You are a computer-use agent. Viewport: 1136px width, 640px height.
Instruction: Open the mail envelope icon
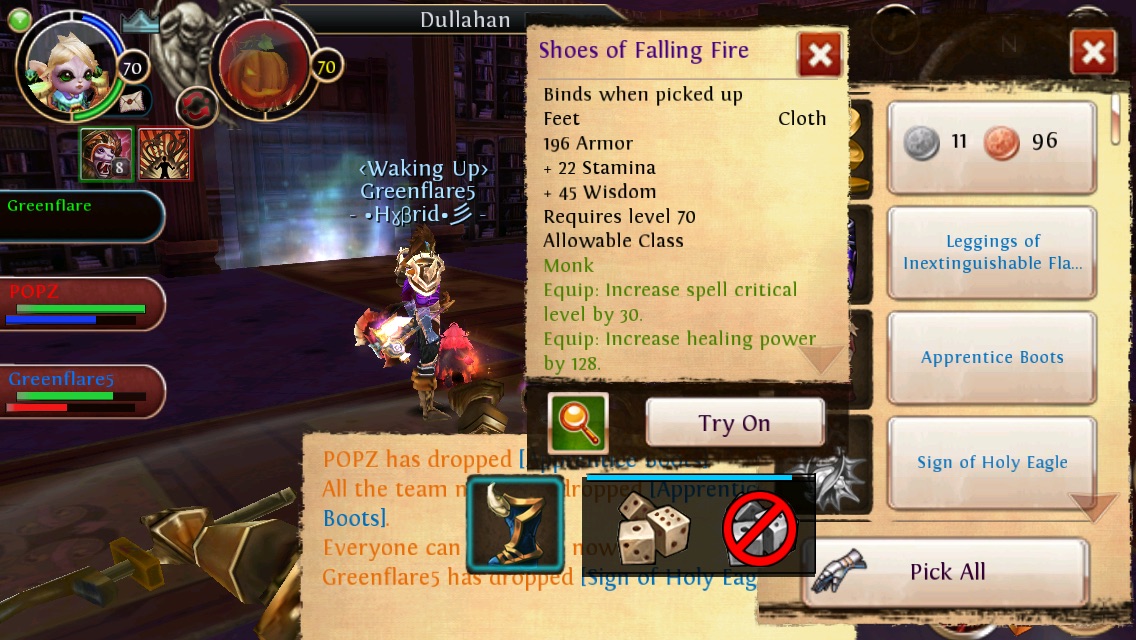(131, 101)
